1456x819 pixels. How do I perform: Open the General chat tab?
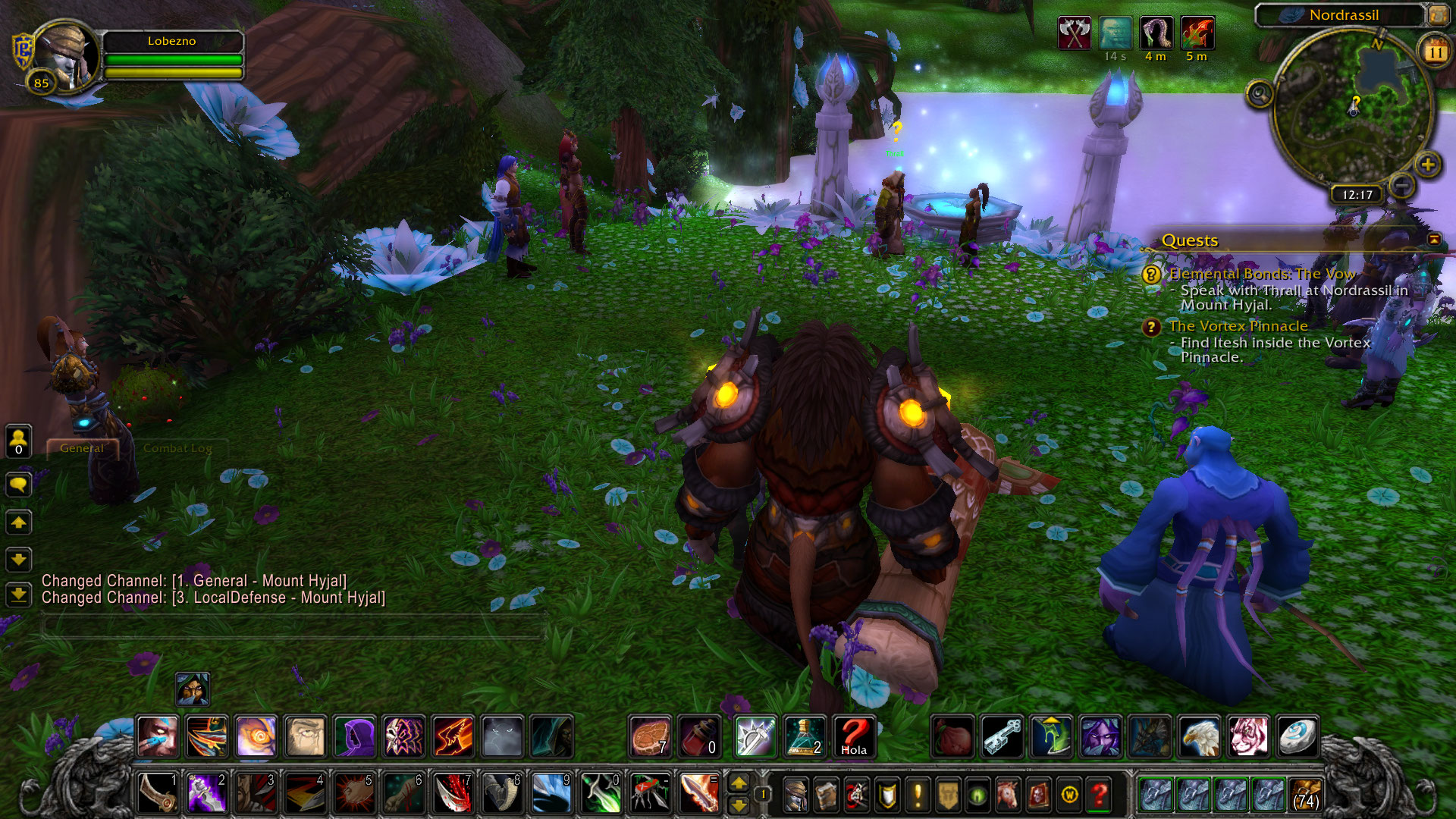[x=82, y=448]
